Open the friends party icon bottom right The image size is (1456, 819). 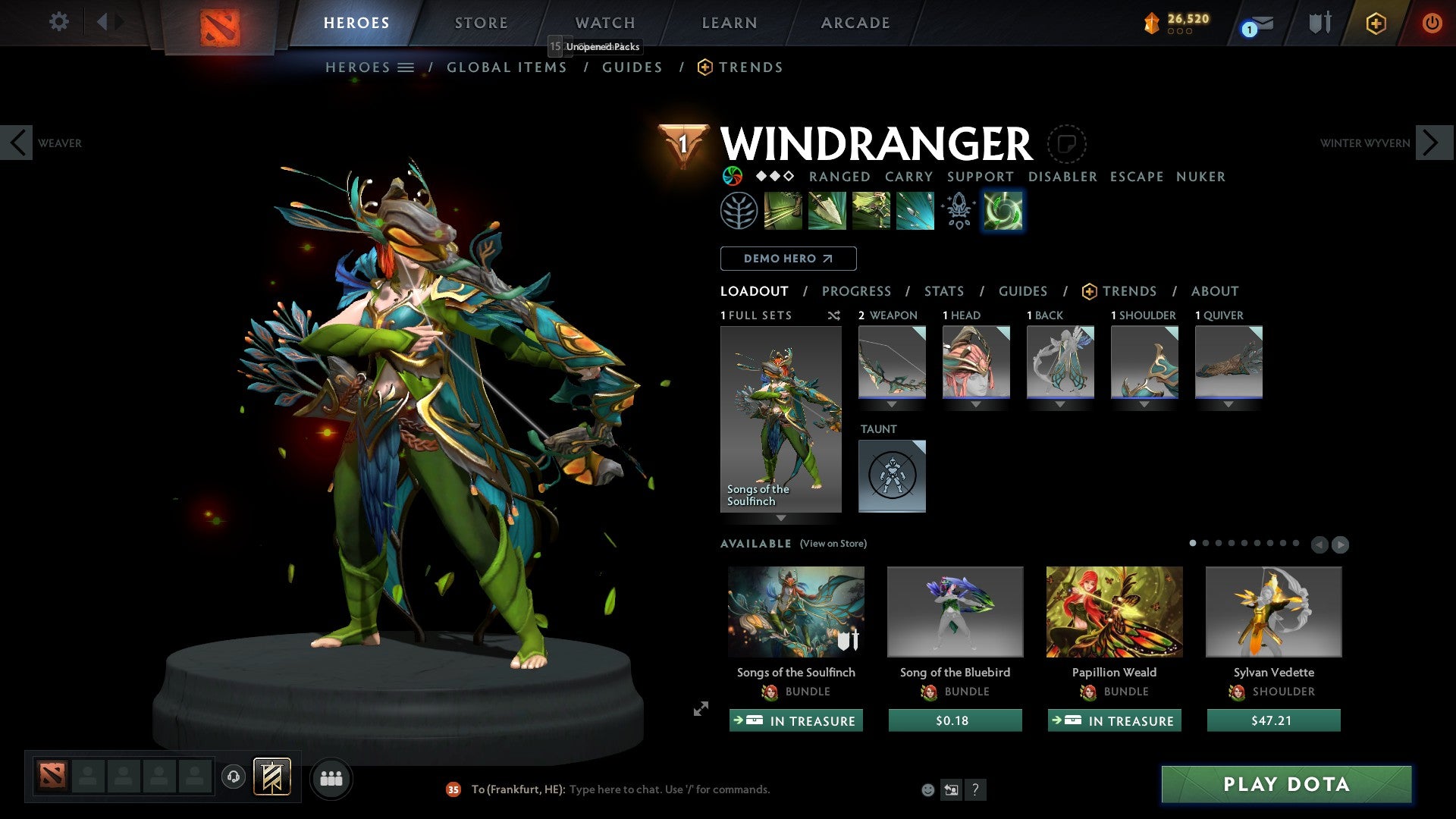(x=331, y=778)
